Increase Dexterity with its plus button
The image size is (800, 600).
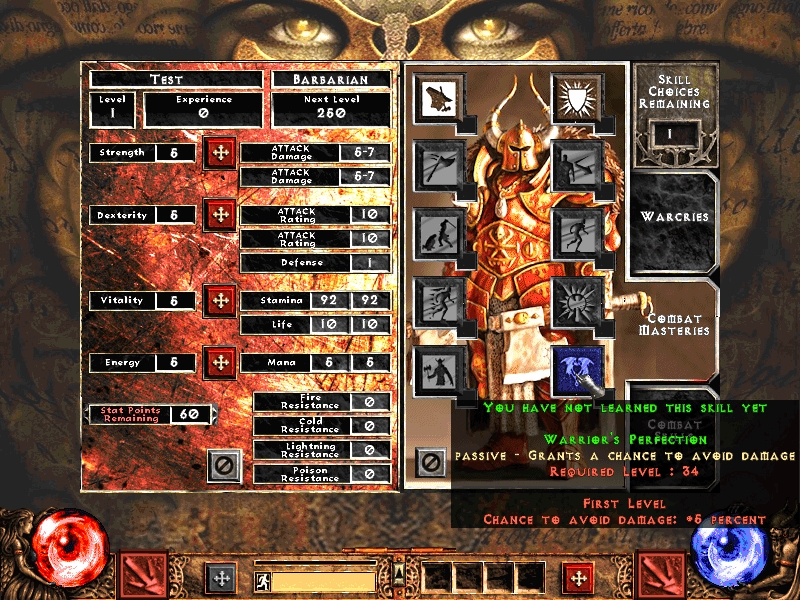(x=220, y=215)
